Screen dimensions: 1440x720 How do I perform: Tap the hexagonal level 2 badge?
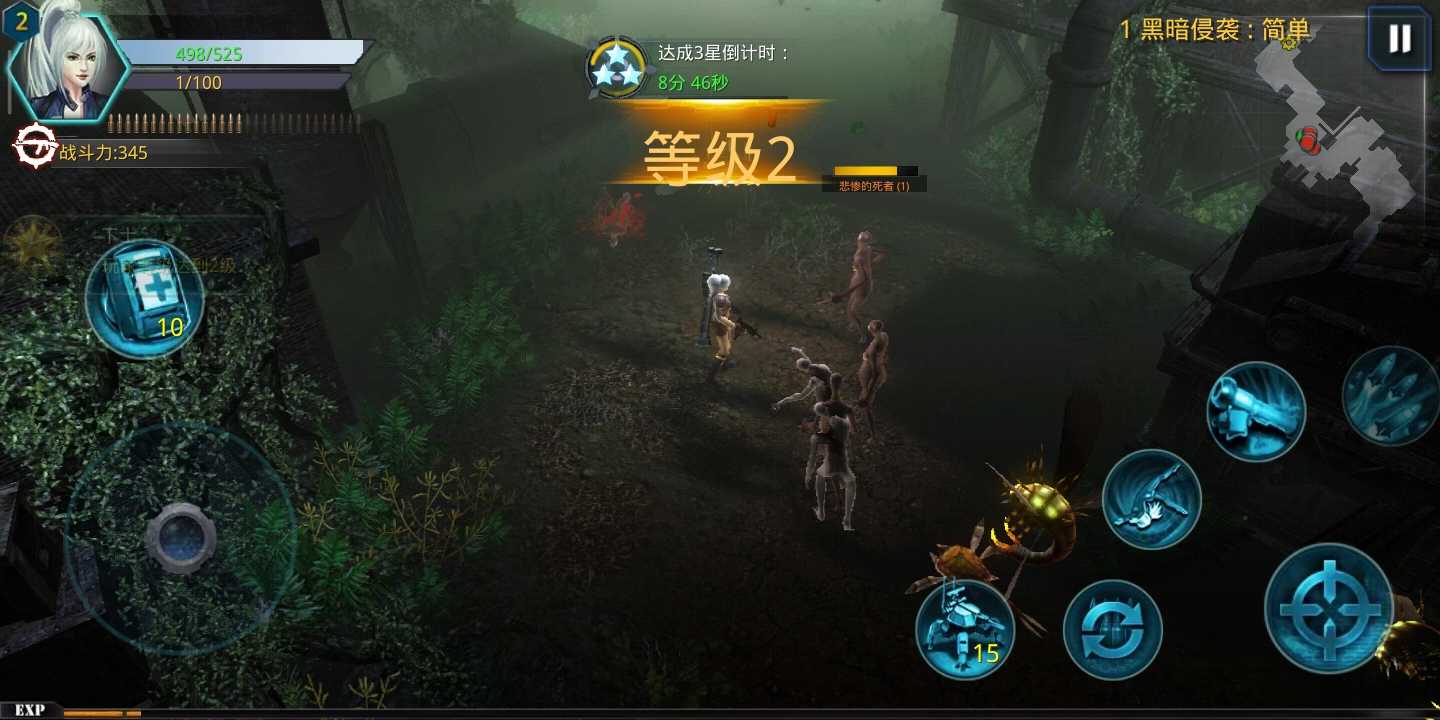(22, 20)
